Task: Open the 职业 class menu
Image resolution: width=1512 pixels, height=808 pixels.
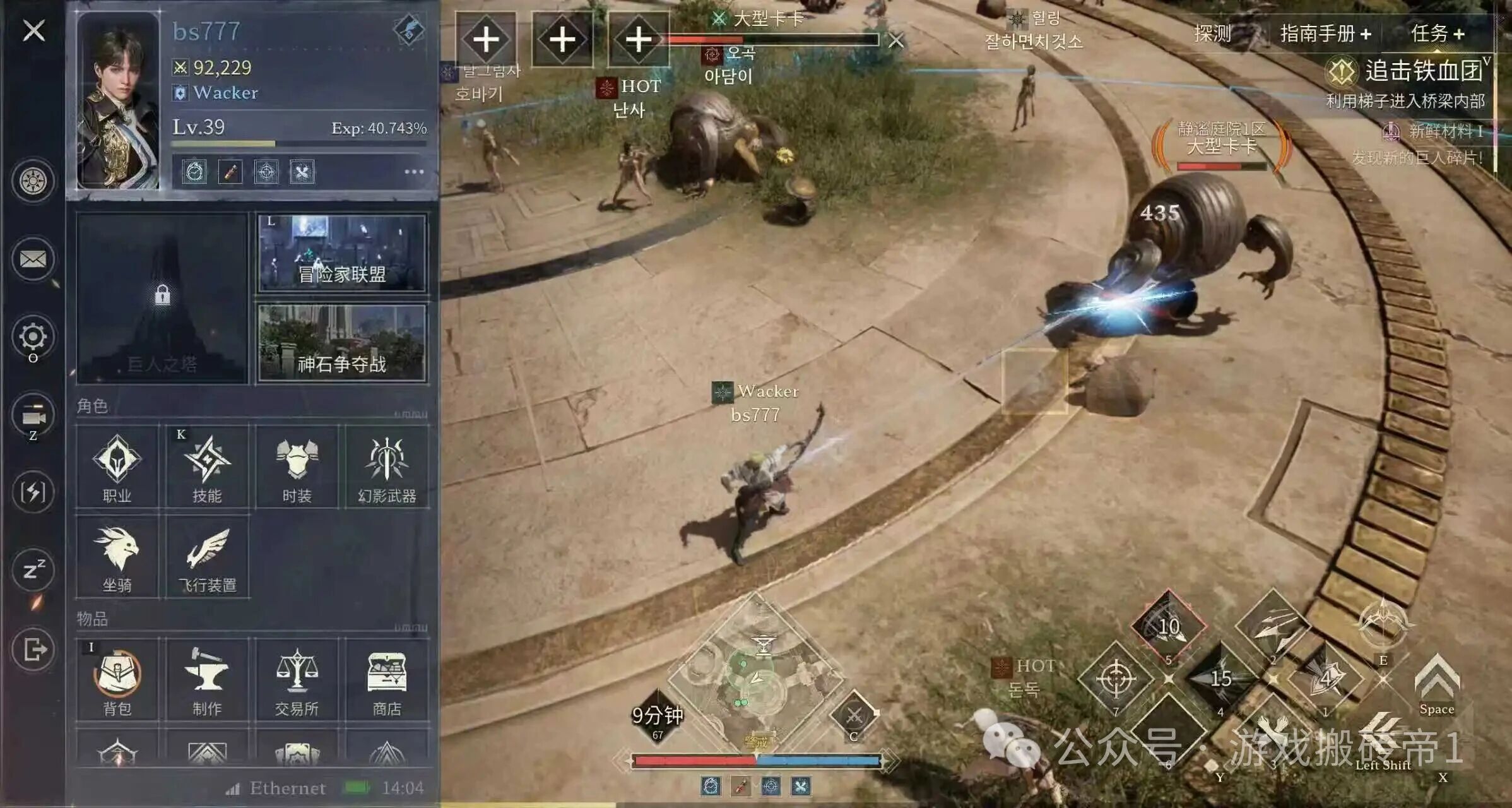Action: 117,467
